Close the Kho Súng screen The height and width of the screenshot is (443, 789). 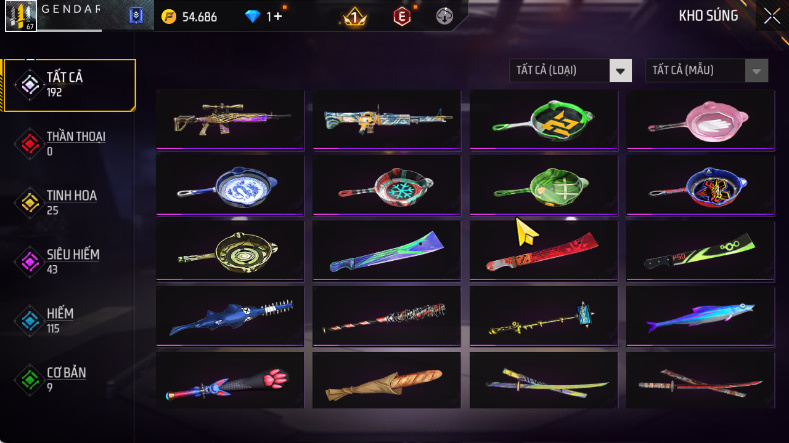point(771,15)
